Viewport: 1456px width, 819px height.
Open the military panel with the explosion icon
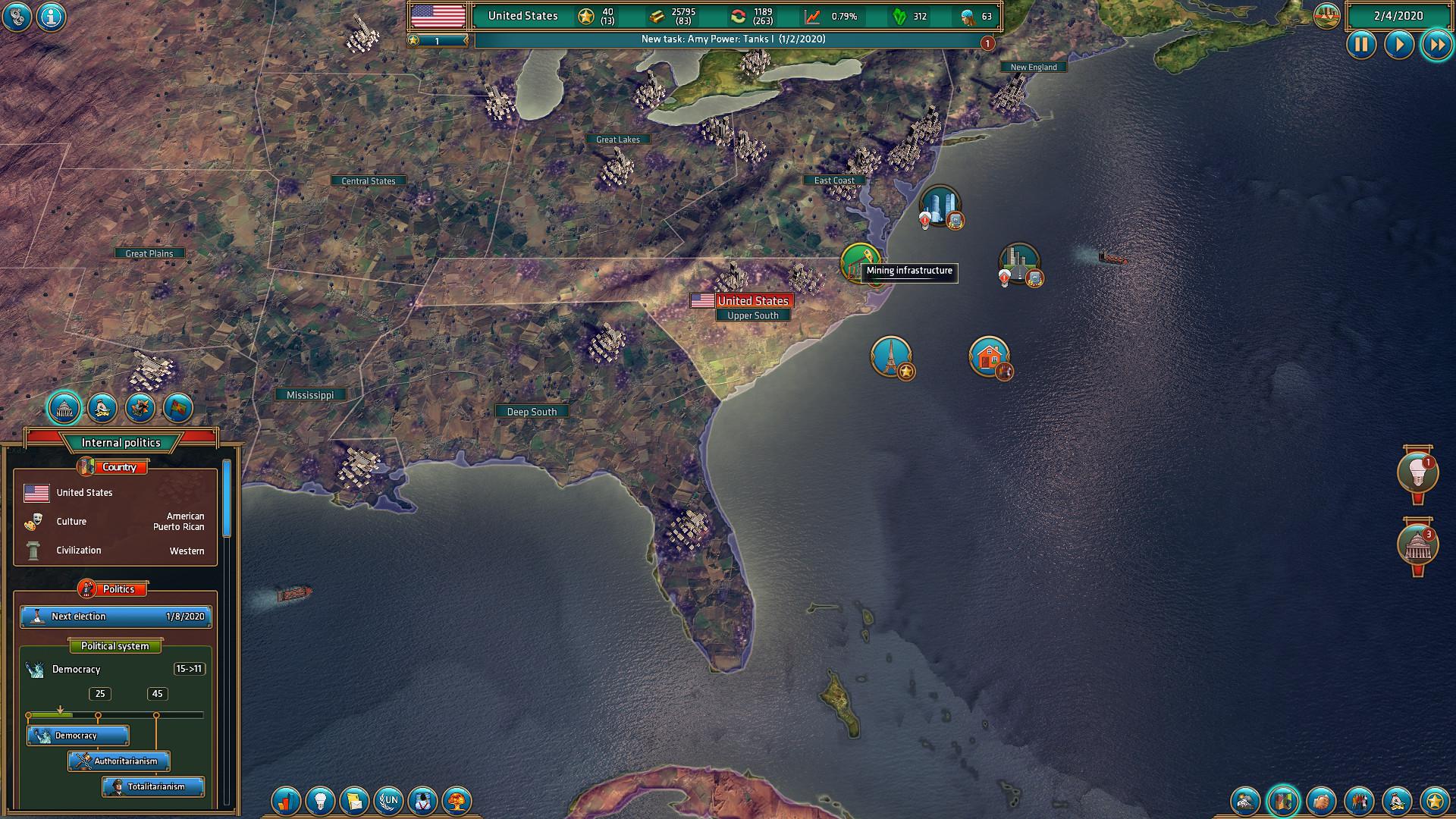(x=1246, y=801)
